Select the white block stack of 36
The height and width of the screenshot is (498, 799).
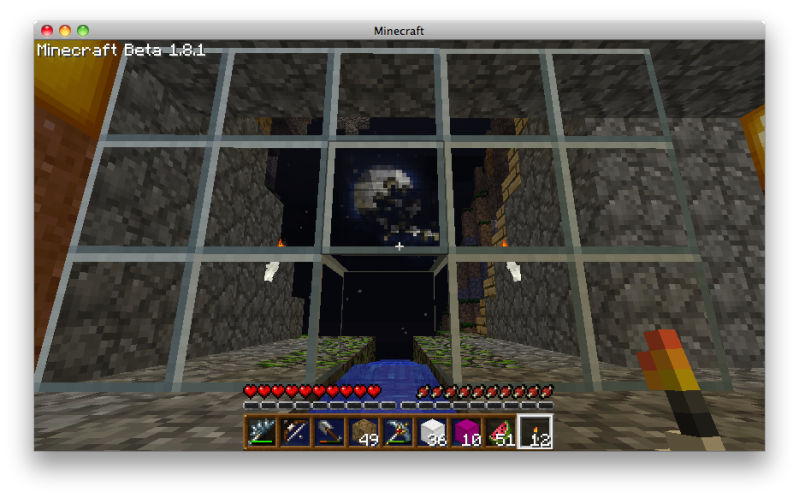click(432, 432)
